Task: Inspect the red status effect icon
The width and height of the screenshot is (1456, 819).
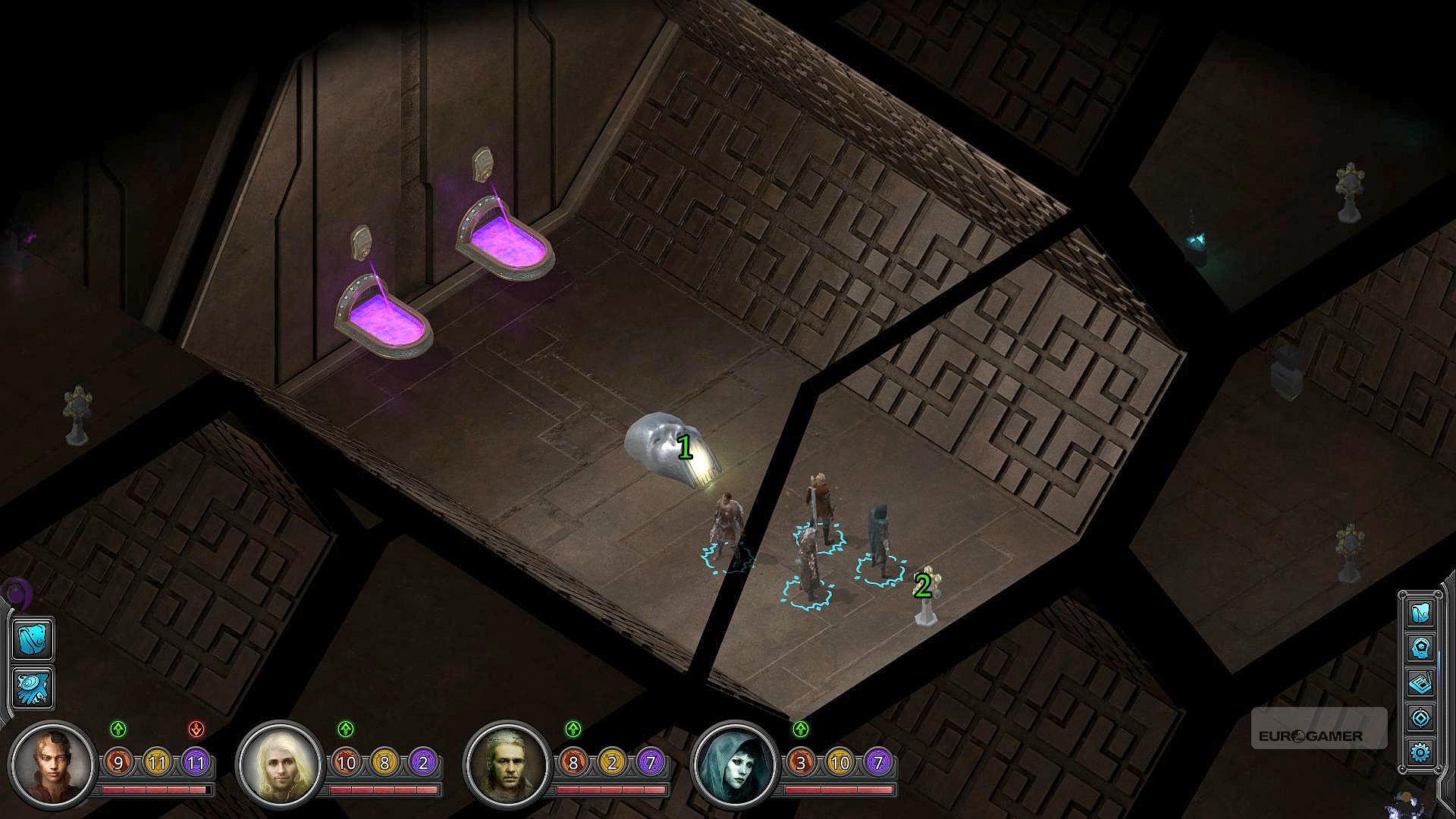Action: [196, 730]
